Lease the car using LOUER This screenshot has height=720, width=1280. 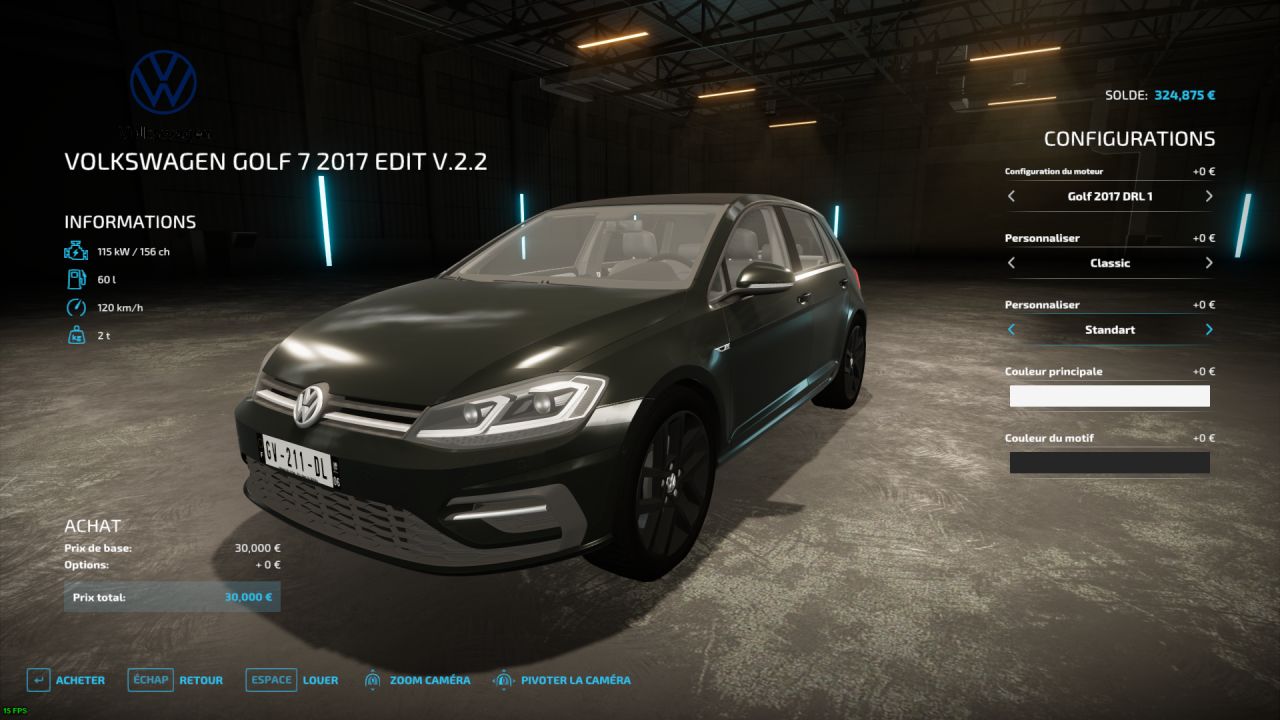(x=321, y=679)
